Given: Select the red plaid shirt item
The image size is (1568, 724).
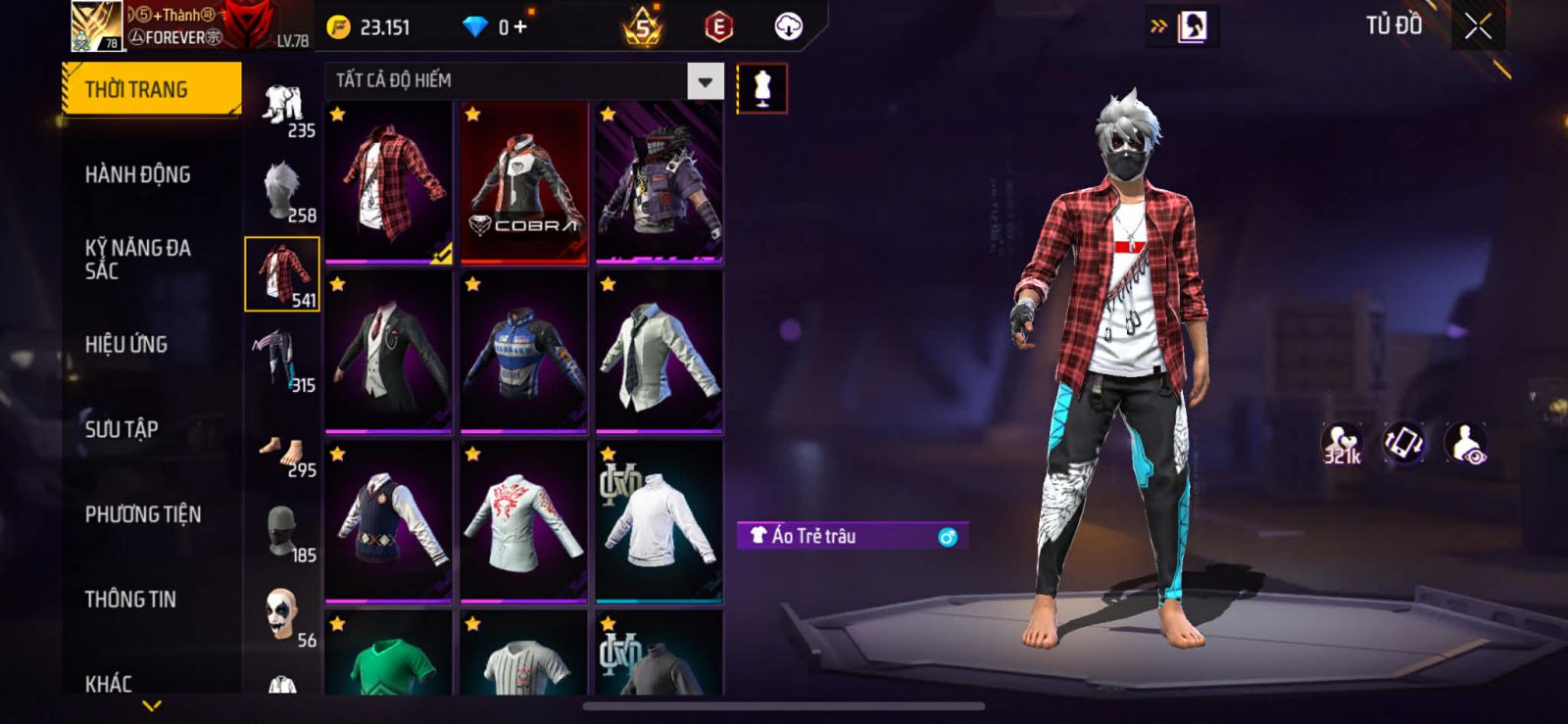Looking at the screenshot, I should click(389, 183).
